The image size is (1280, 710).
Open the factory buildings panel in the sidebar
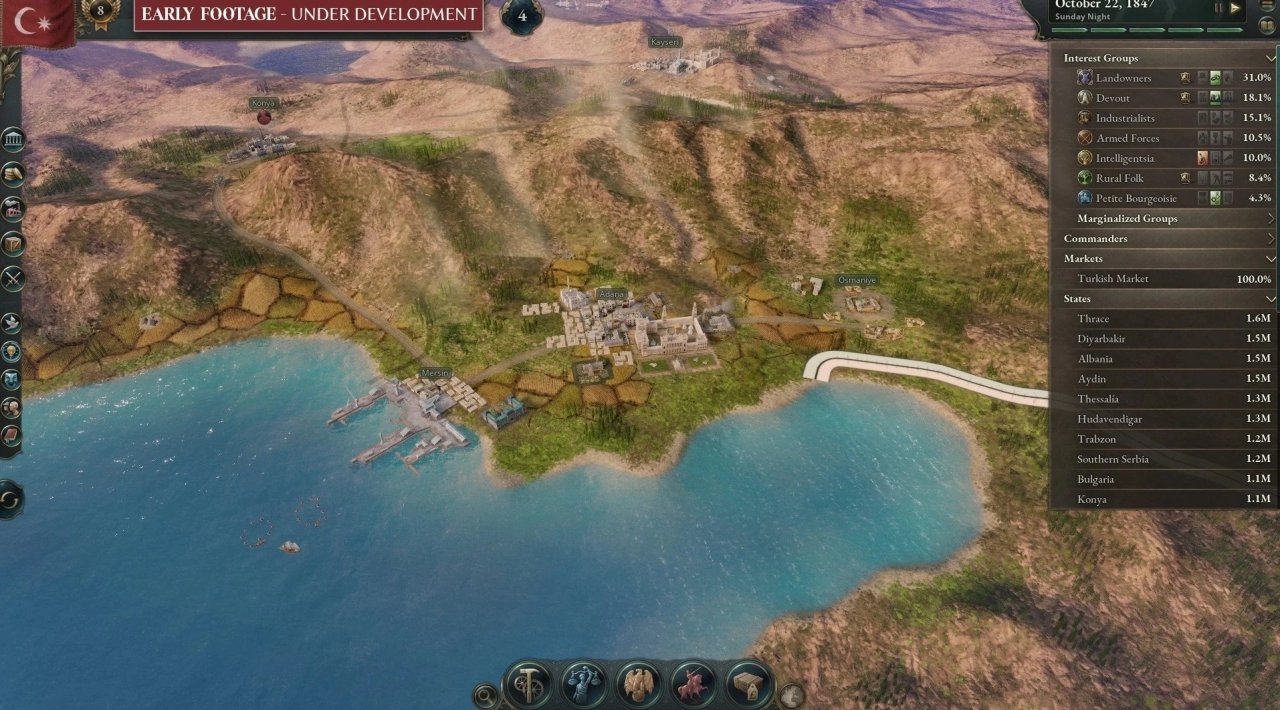click(x=12, y=209)
